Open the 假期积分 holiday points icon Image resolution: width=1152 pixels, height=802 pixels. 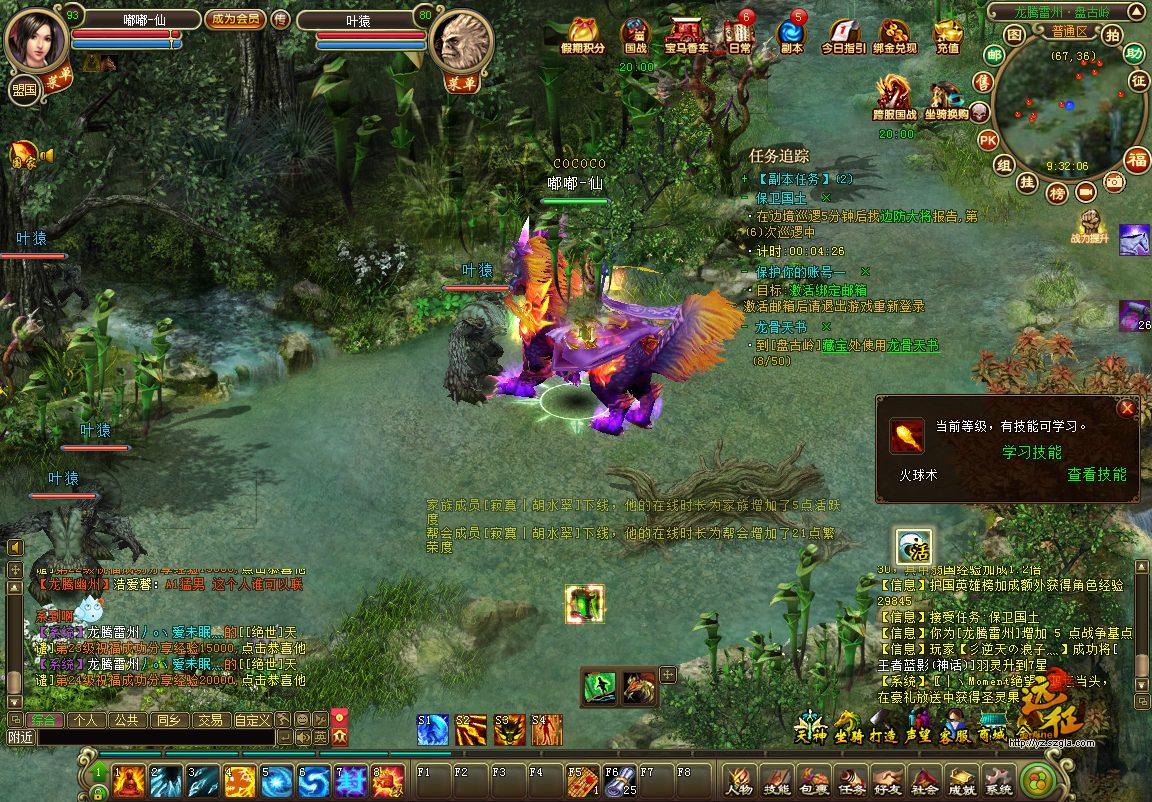pos(583,35)
